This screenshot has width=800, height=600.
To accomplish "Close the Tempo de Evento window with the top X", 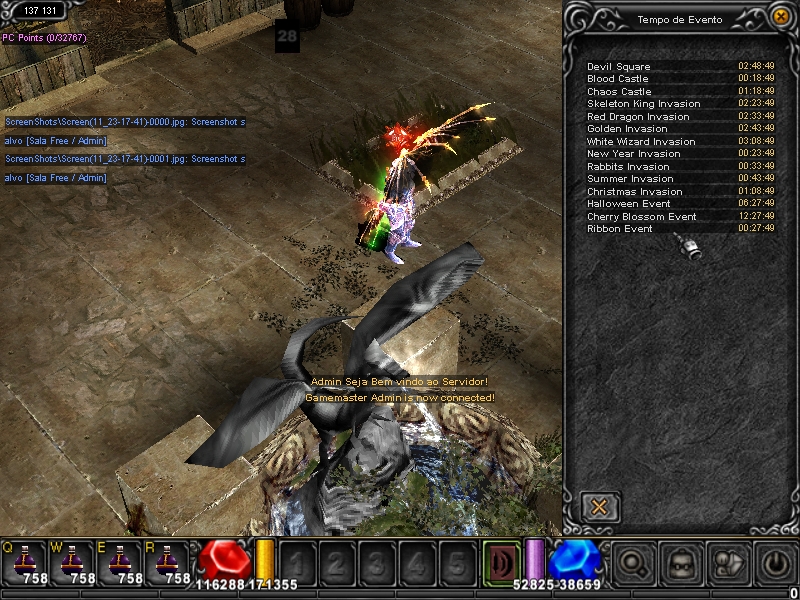I will click(x=780, y=17).
